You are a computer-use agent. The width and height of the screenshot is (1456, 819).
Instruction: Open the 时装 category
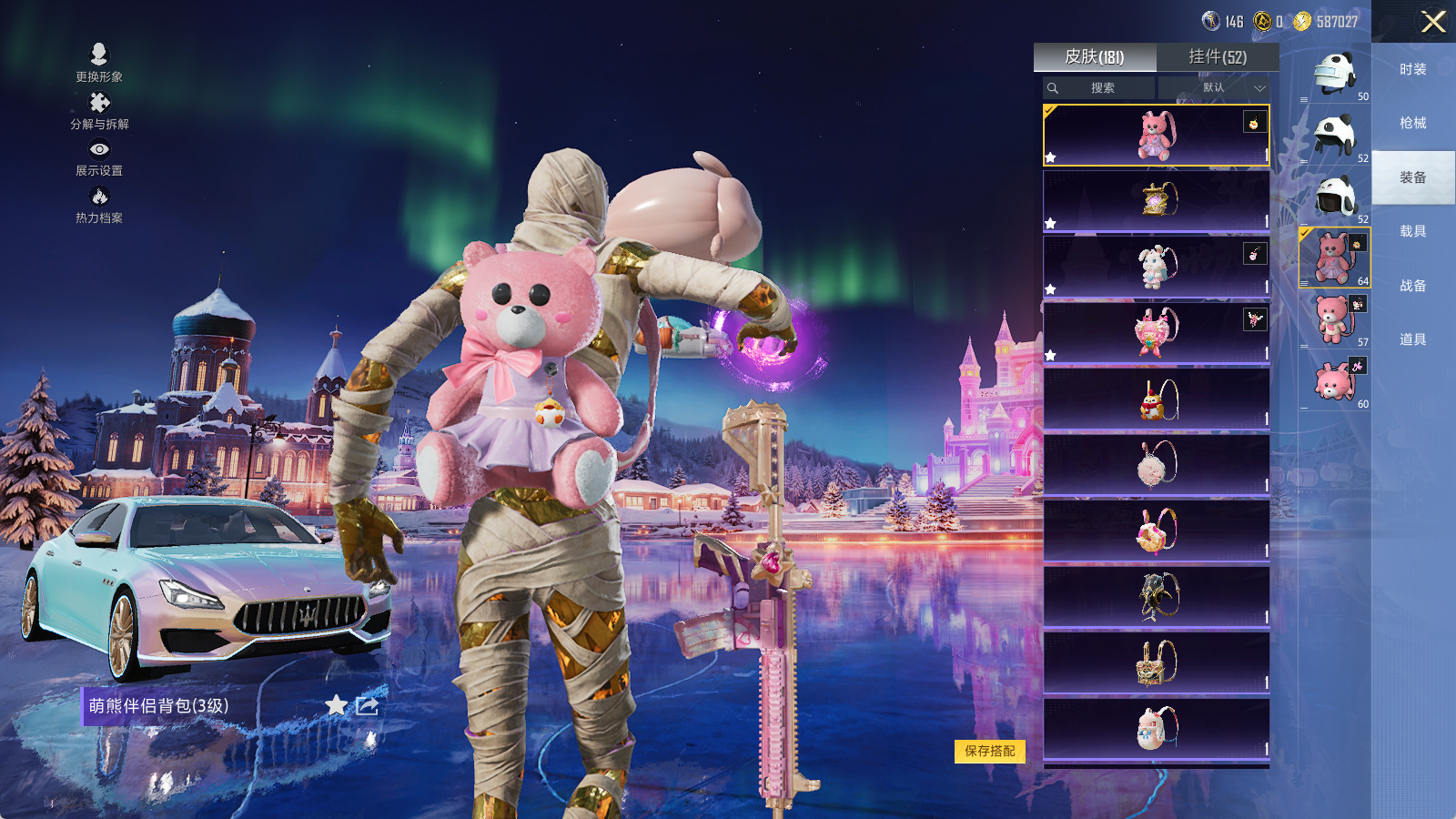pyautogui.click(x=1413, y=69)
